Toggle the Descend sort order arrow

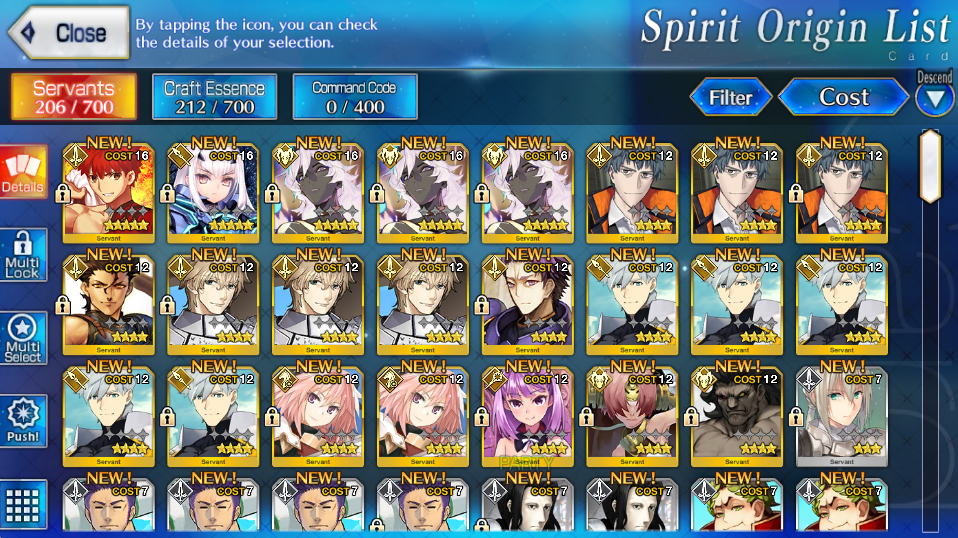[x=934, y=98]
